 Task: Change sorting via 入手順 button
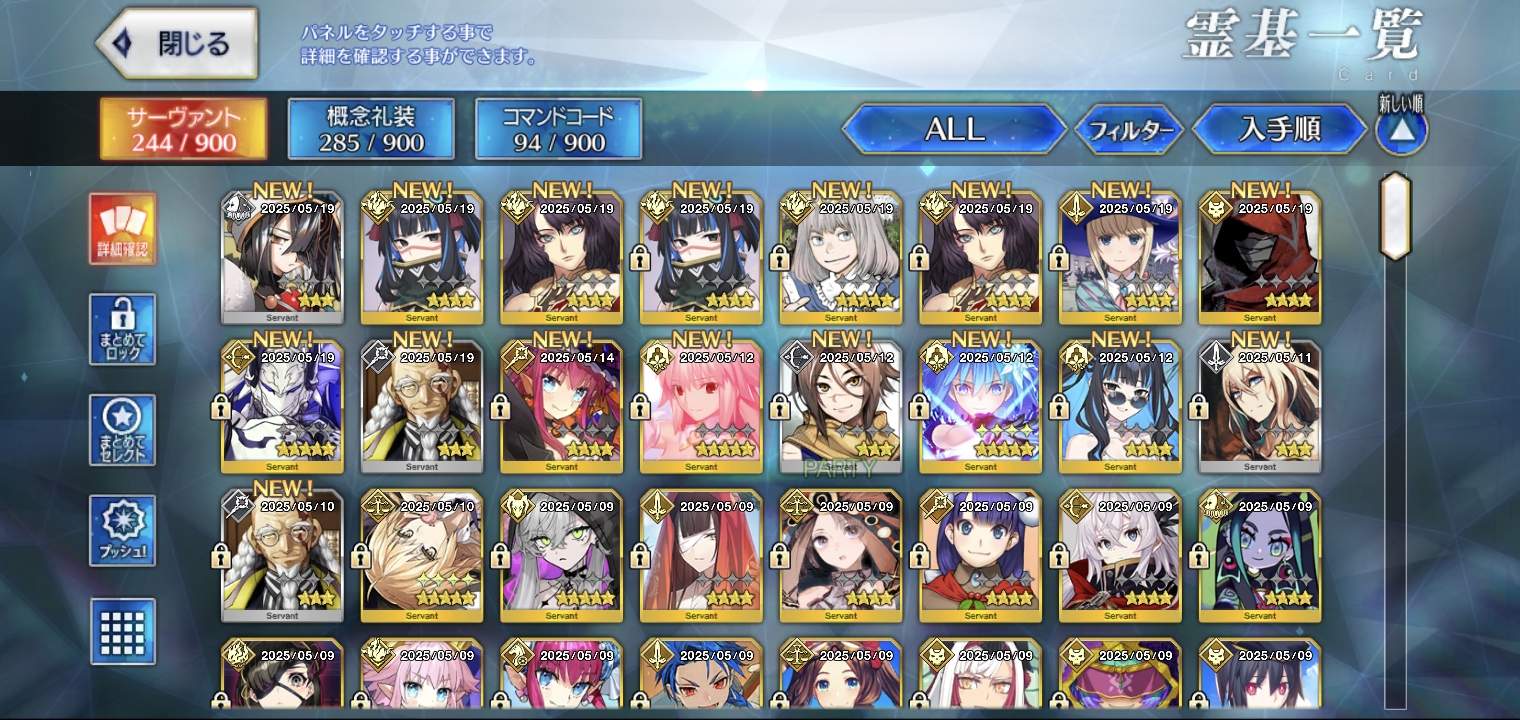click(1279, 129)
